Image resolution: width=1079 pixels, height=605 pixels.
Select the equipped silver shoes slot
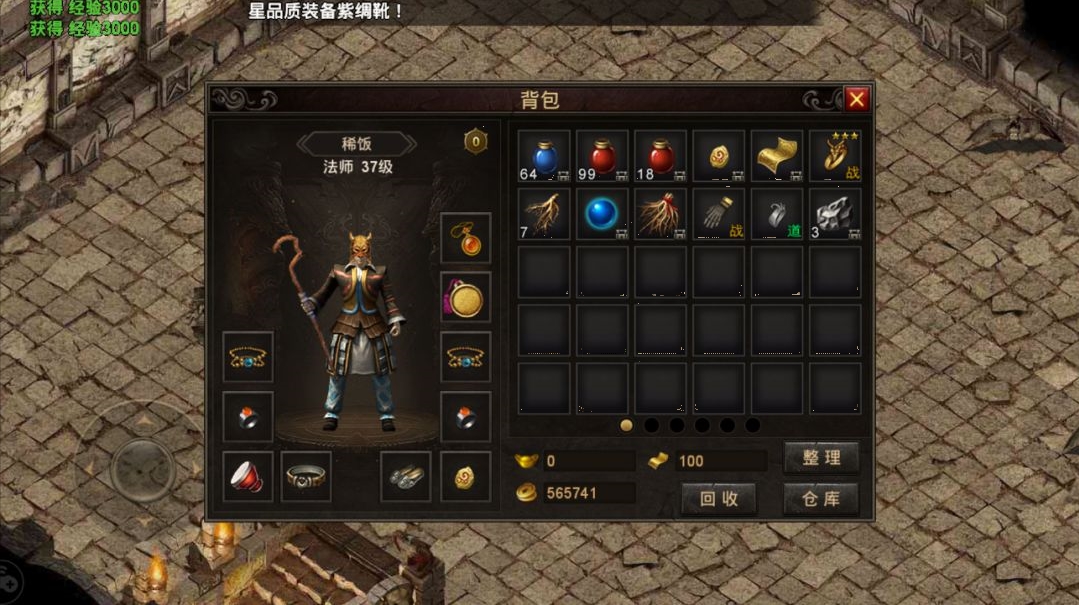(406, 476)
